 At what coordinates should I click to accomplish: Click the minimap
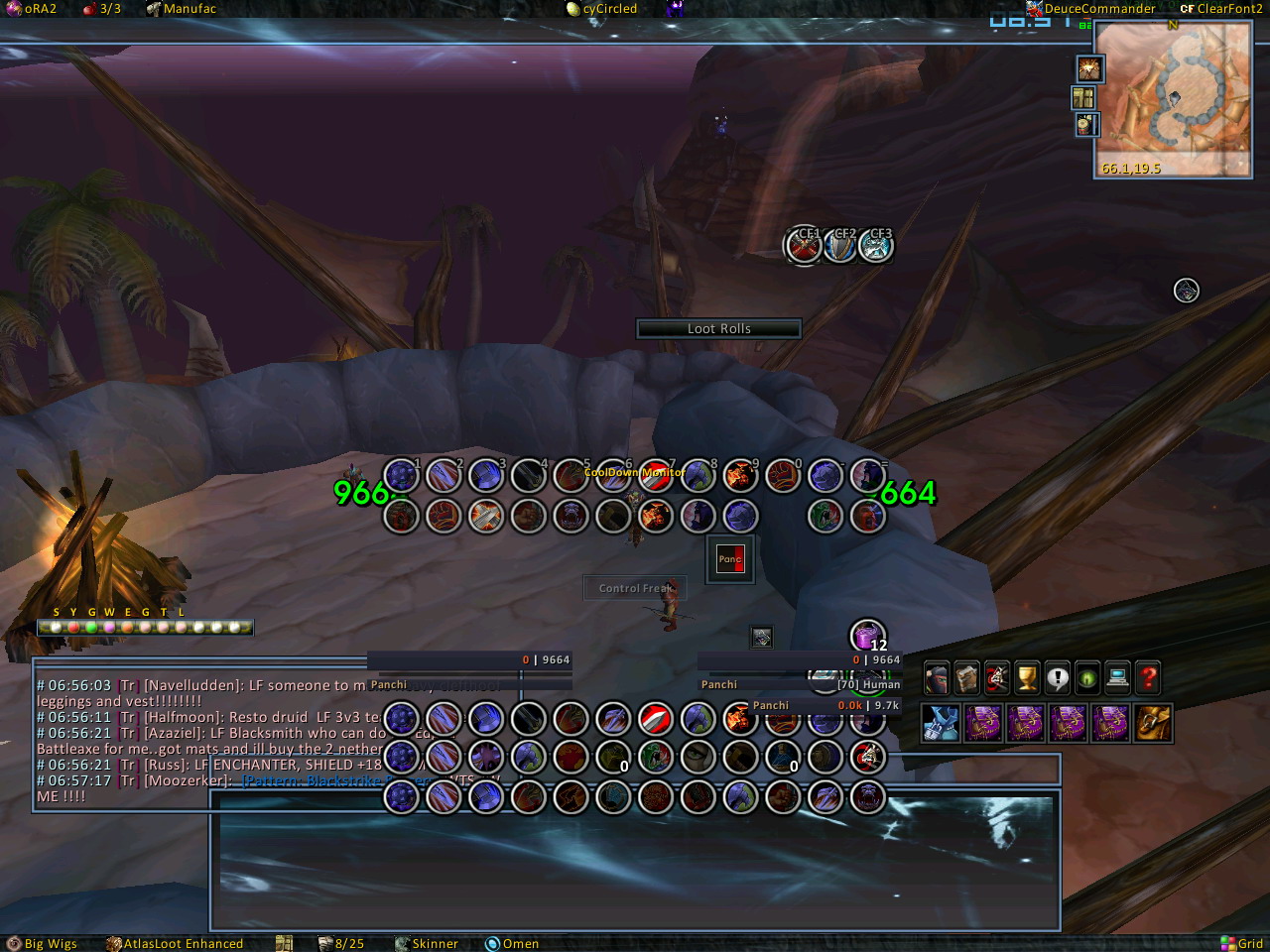point(1172,99)
